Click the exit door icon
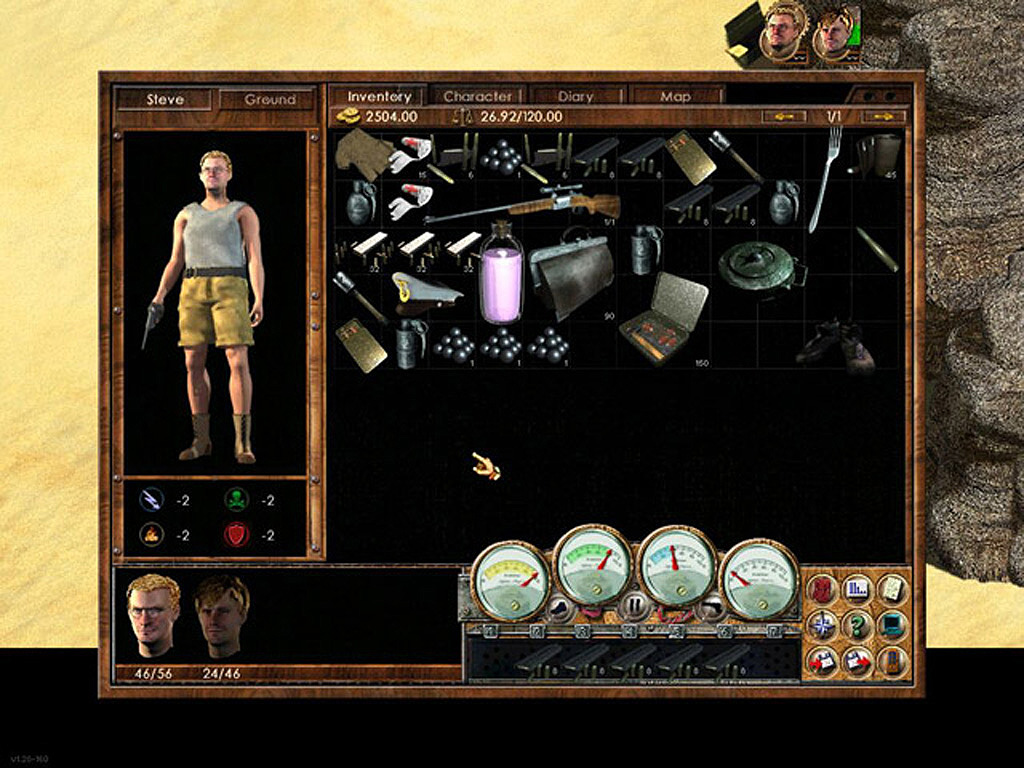Screen dimensions: 1024x768 [x=891, y=660]
